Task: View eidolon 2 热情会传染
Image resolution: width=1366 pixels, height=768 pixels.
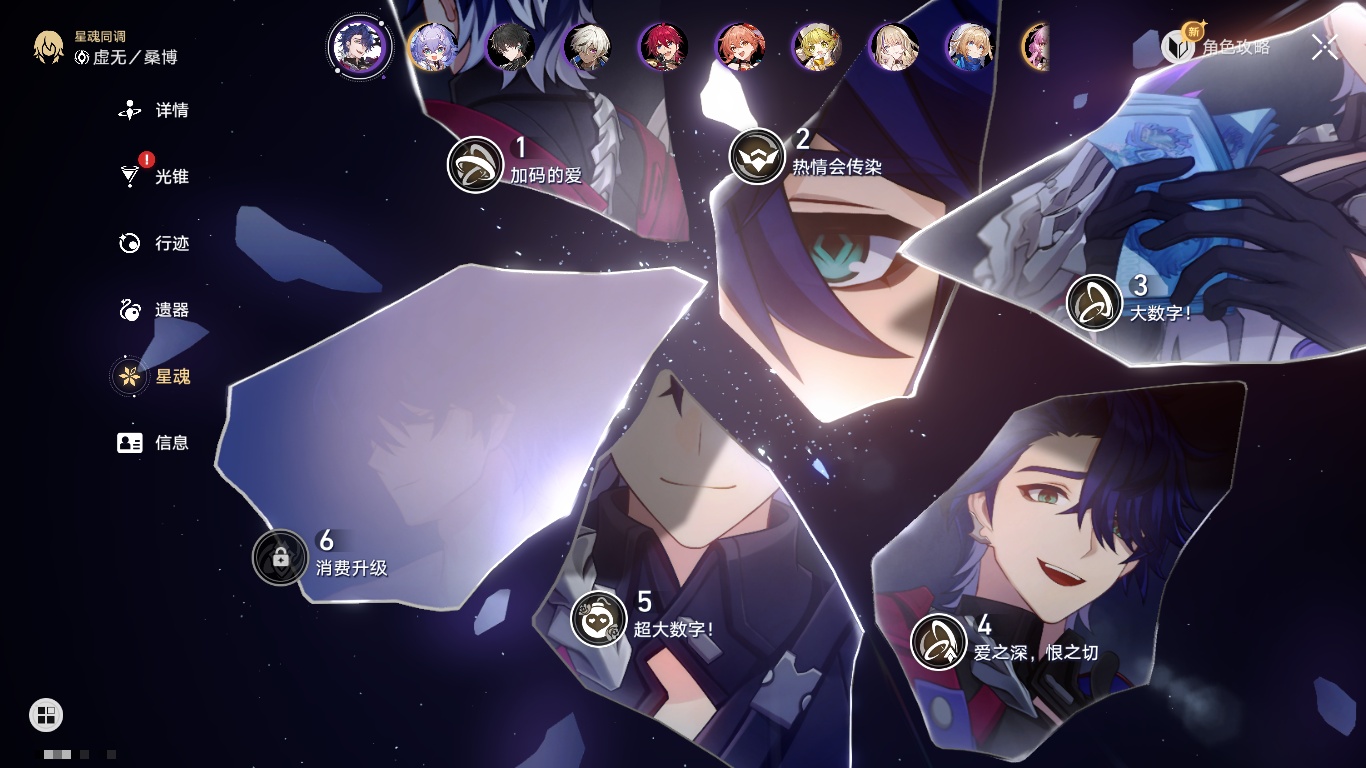Action: [x=757, y=157]
